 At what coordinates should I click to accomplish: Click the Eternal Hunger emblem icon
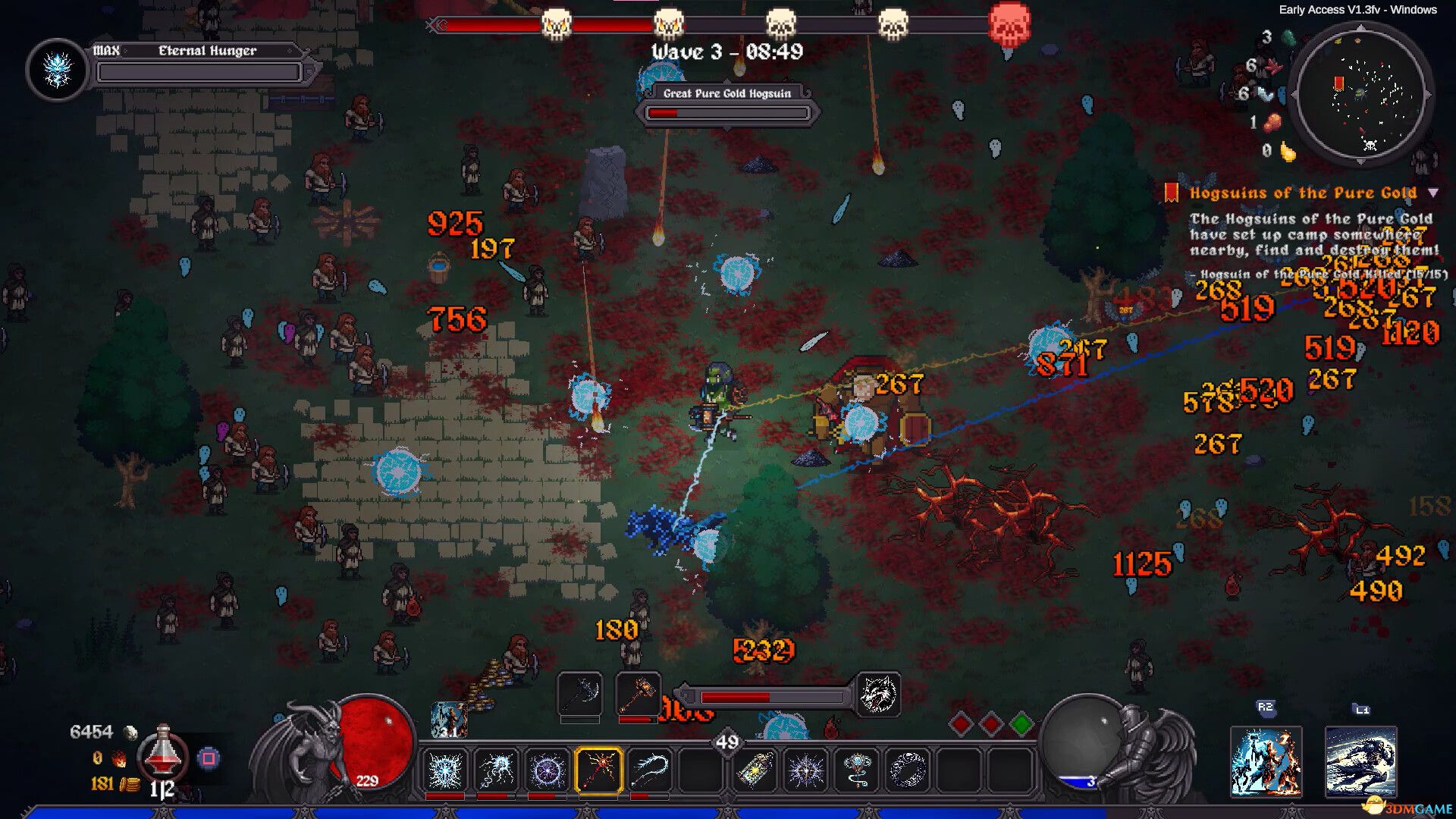point(58,70)
